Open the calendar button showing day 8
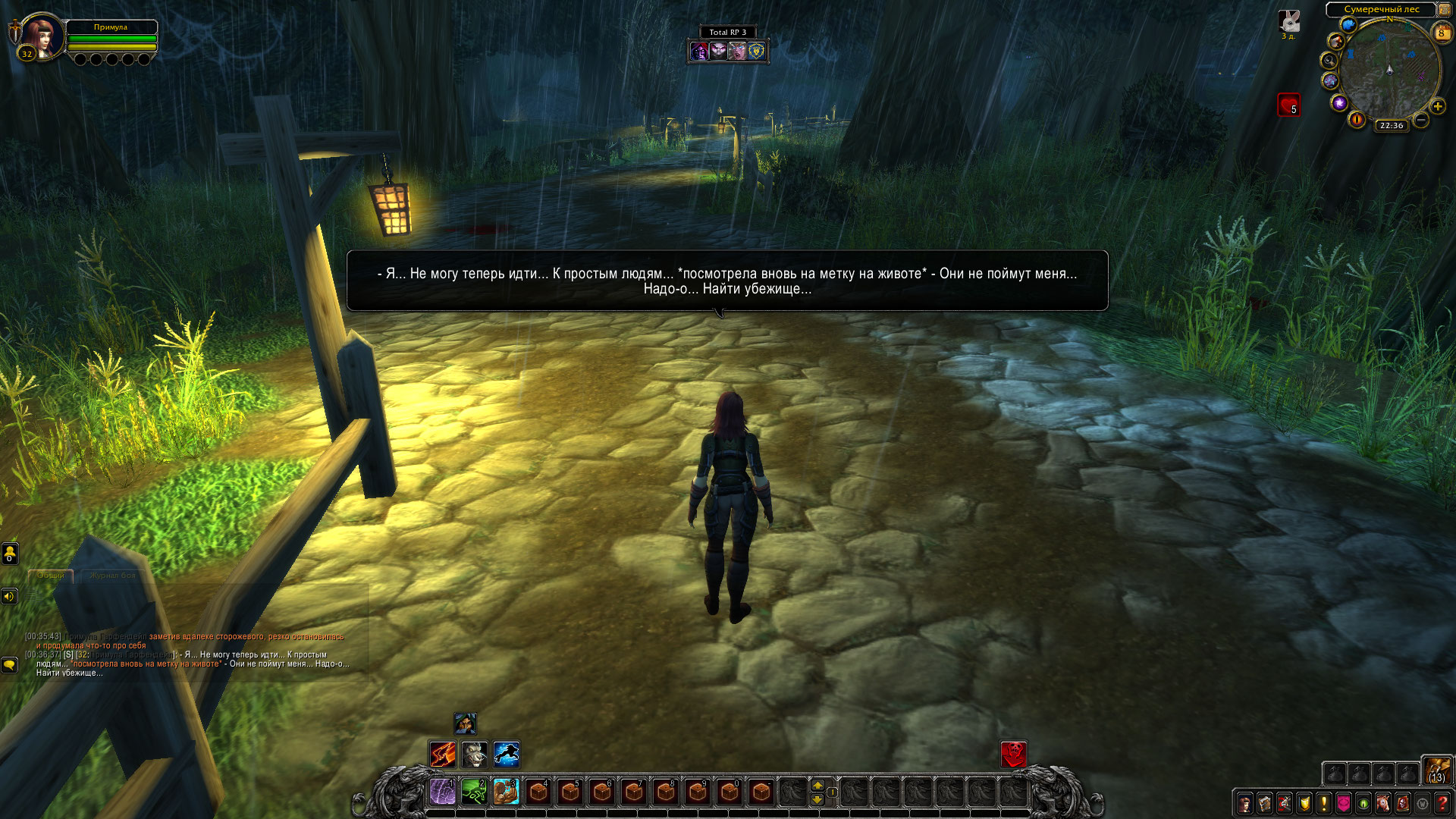 coord(1441,33)
